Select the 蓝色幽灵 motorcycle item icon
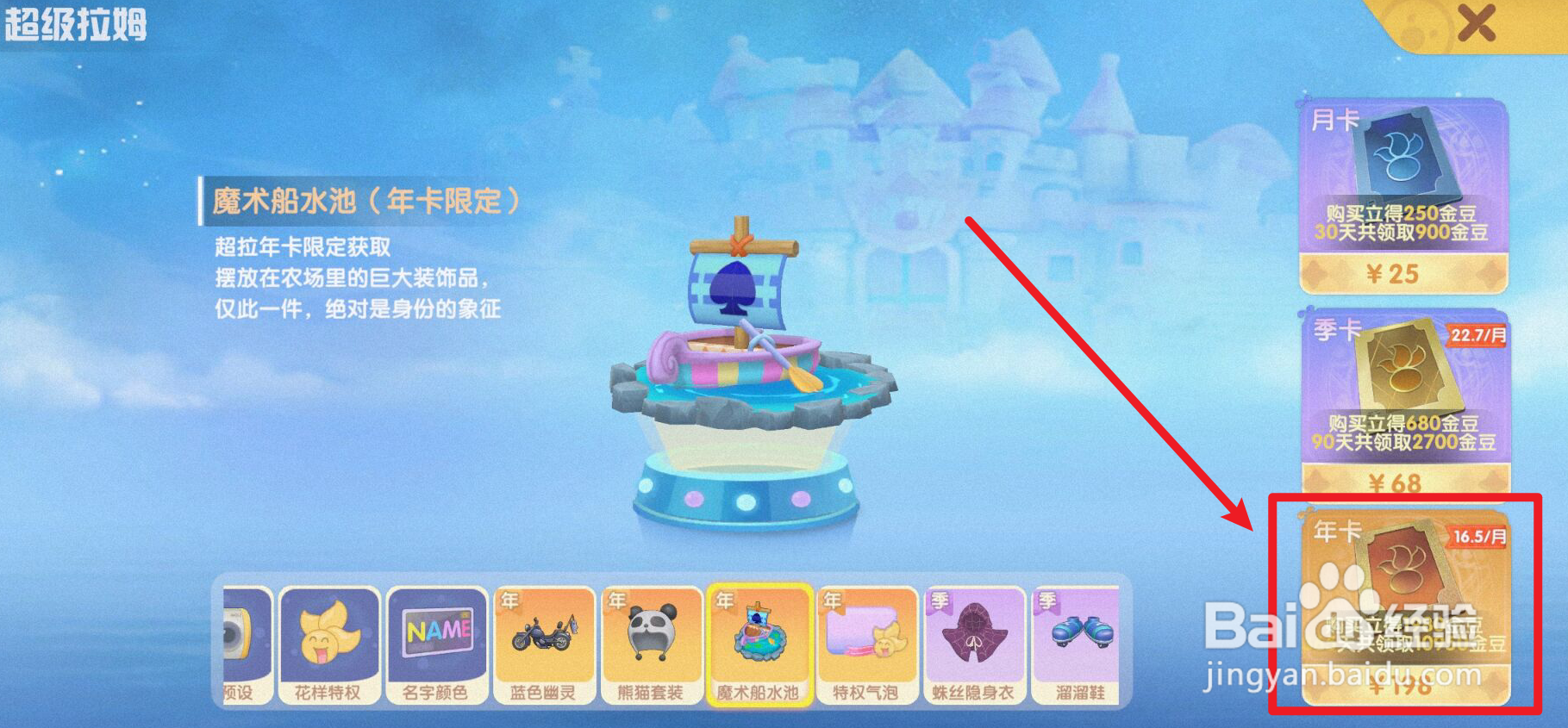Screen dimensions: 1568x728 click(544, 636)
